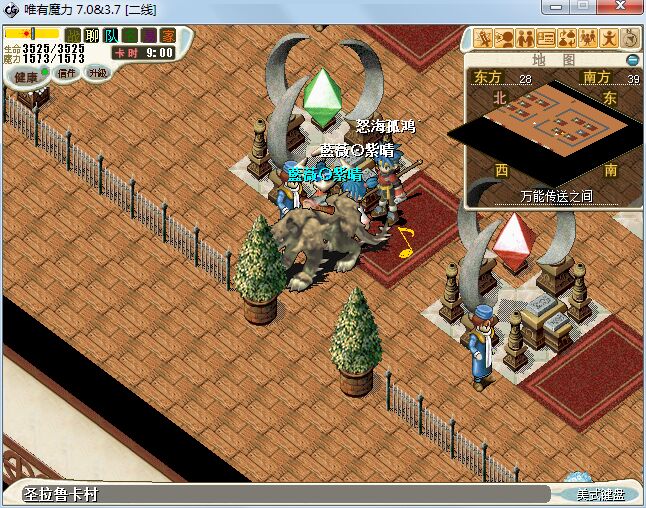The width and height of the screenshot is (646, 508).
Task: Toggle the 队 (team) channel button
Action: (110, 36)
